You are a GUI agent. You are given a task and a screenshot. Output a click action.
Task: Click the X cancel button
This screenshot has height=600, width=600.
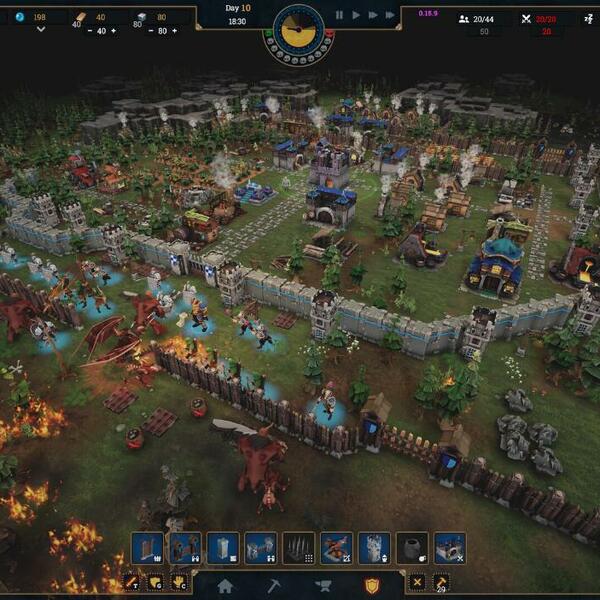point(418,581)
